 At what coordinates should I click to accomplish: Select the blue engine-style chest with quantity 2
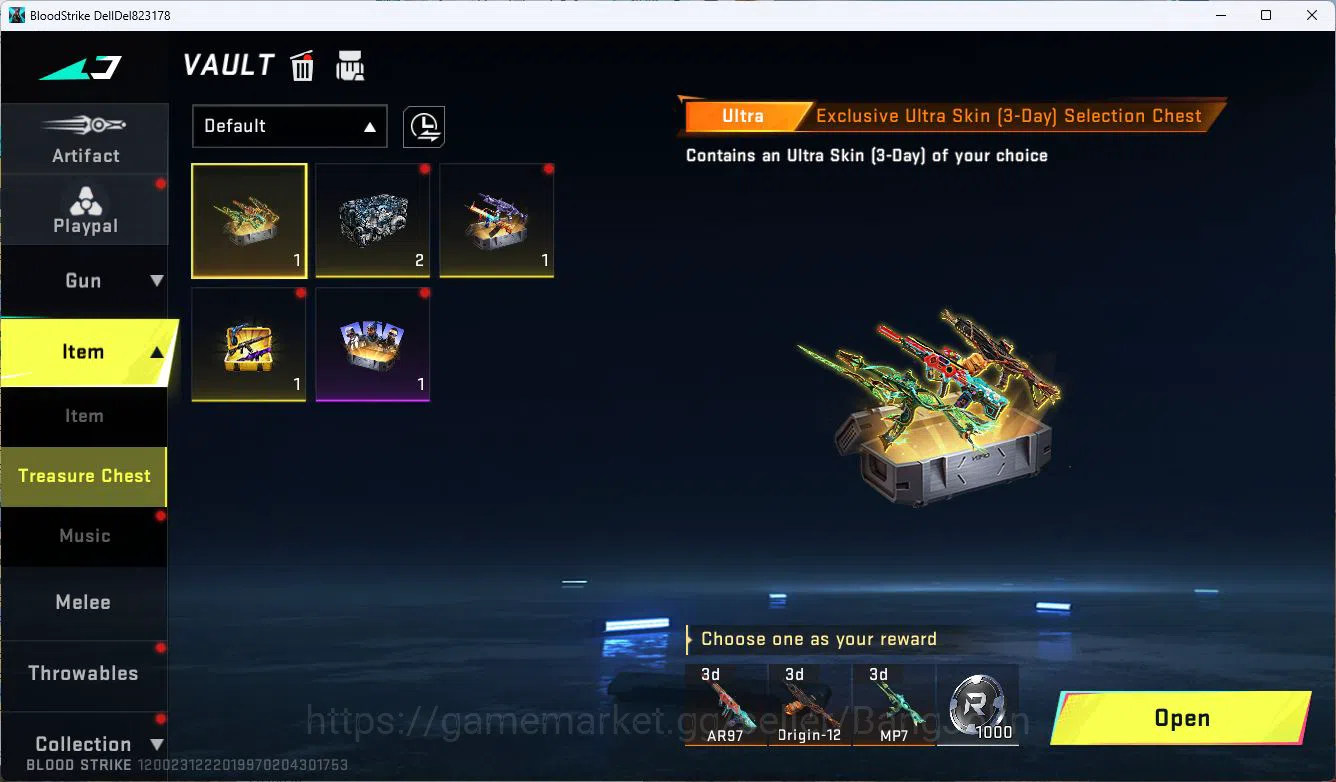click(372, 220)
